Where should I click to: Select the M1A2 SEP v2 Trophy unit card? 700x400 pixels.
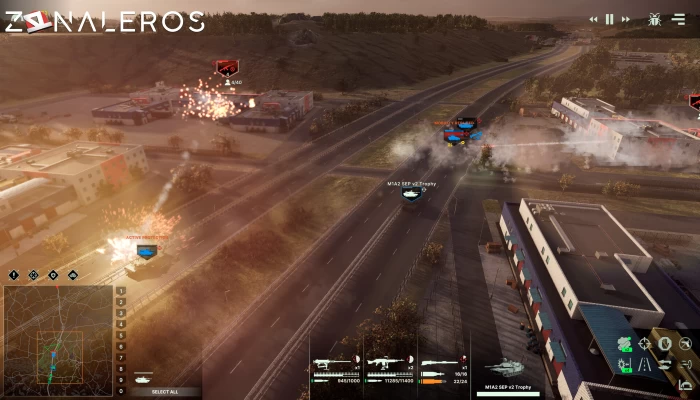pos(505,372)
